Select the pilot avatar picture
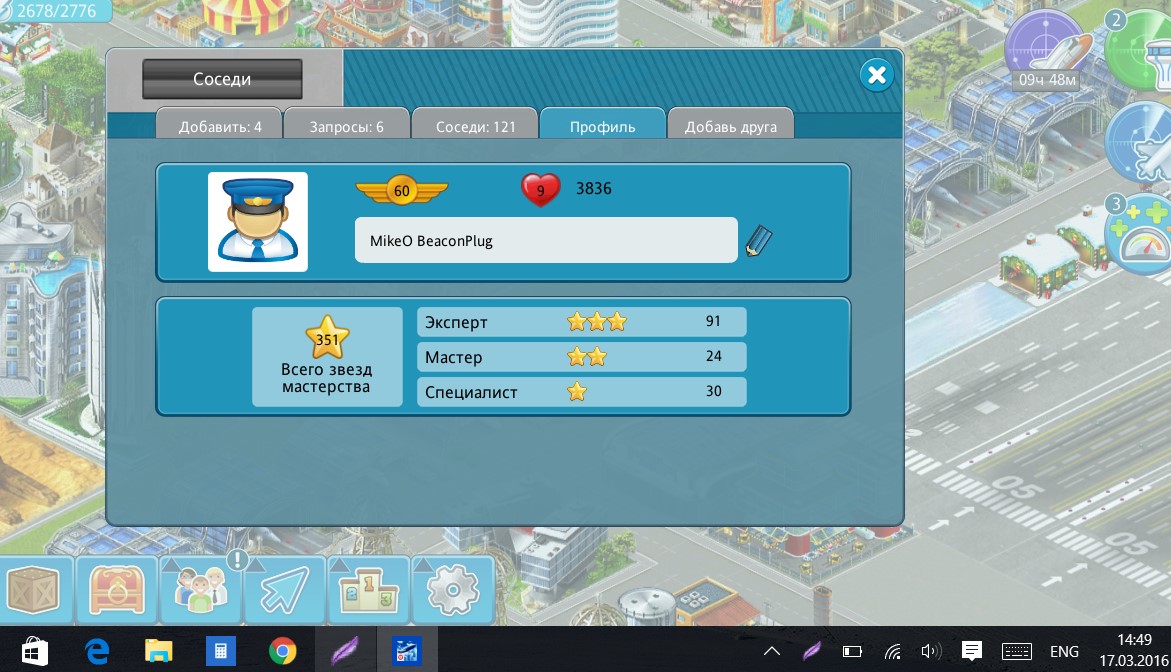Screen dimensions: 1171x672 (258, 222)
